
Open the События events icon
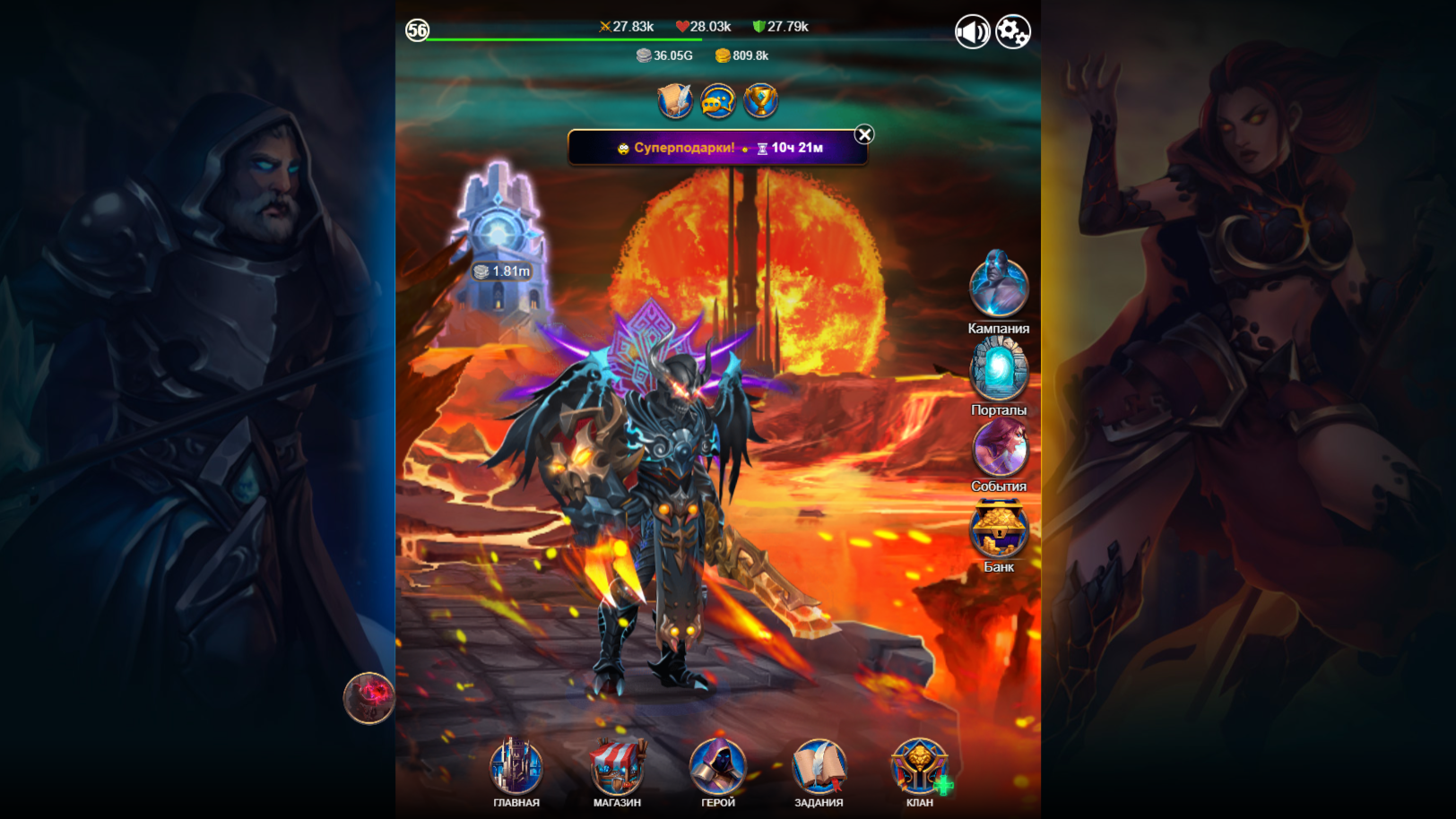tap(998, 448)
